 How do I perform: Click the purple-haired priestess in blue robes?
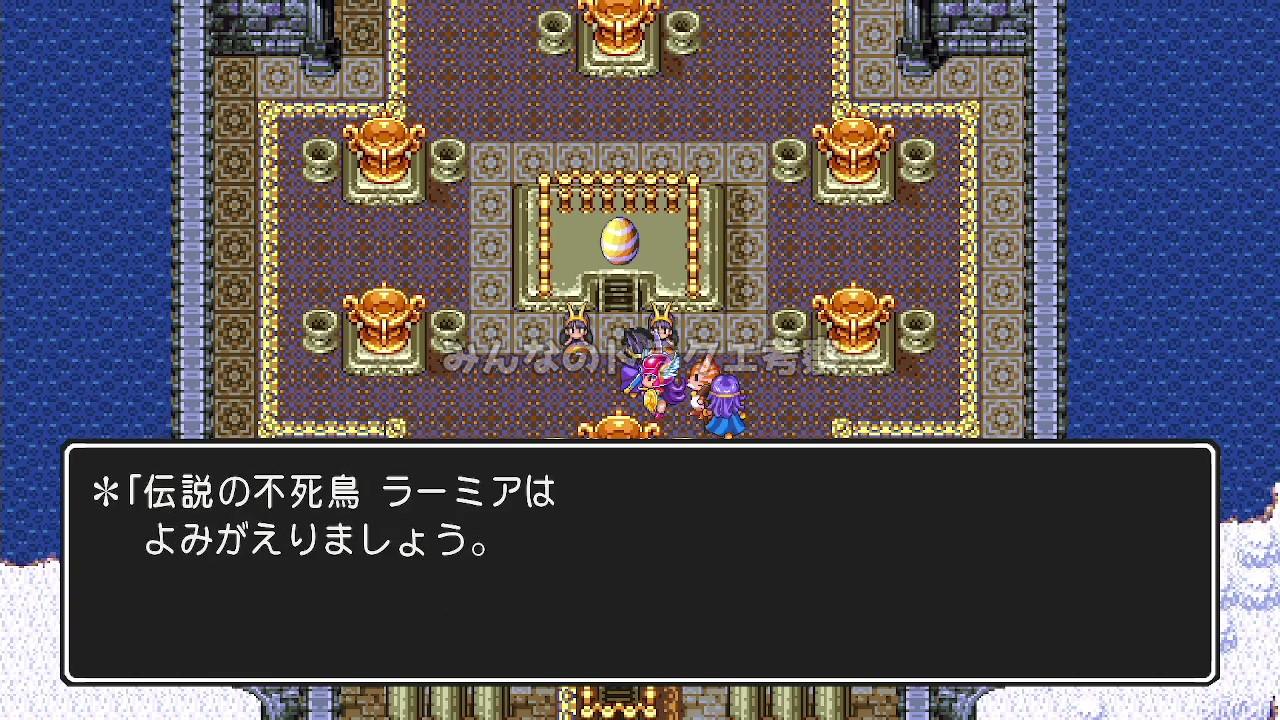[x=726, y=400]
